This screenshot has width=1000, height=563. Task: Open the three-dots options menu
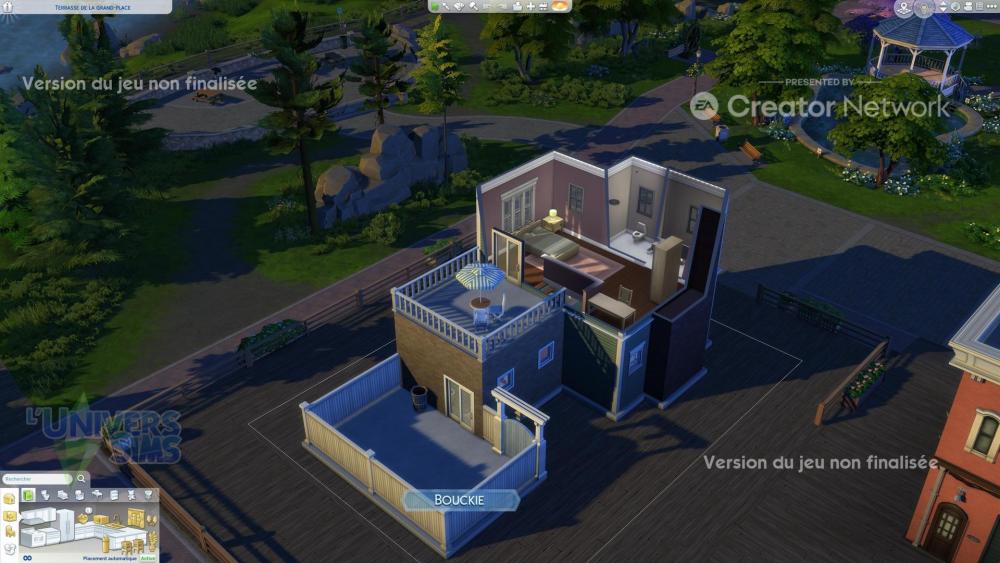coord(993,7)
